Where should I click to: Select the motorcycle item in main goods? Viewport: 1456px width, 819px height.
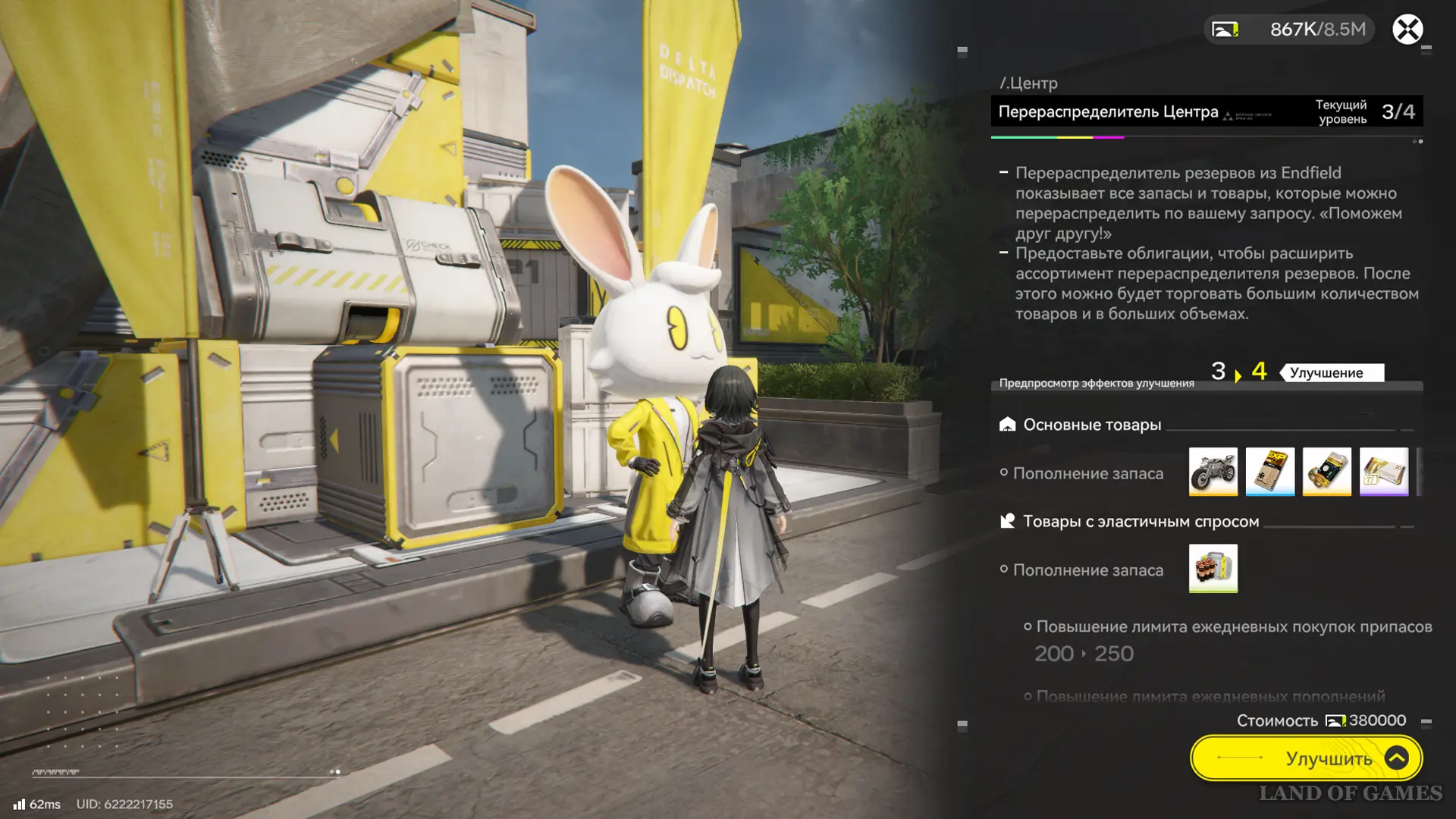(x=1213, y=472)
